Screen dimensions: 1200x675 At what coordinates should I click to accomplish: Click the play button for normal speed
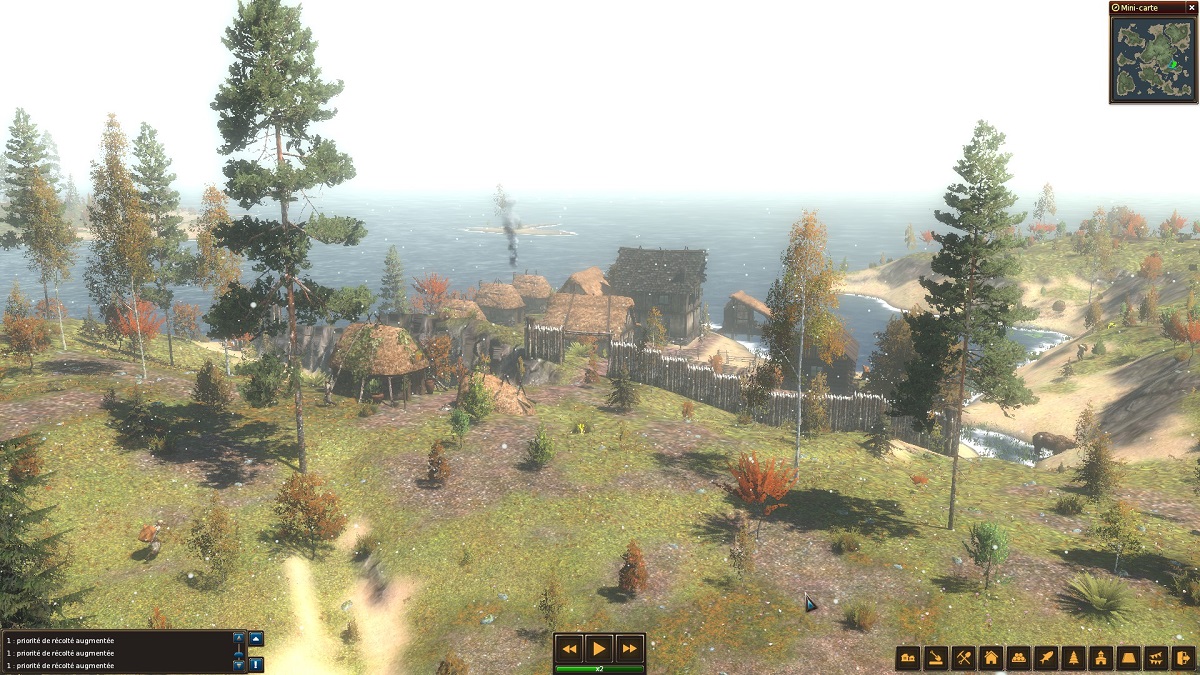(599, 648)
